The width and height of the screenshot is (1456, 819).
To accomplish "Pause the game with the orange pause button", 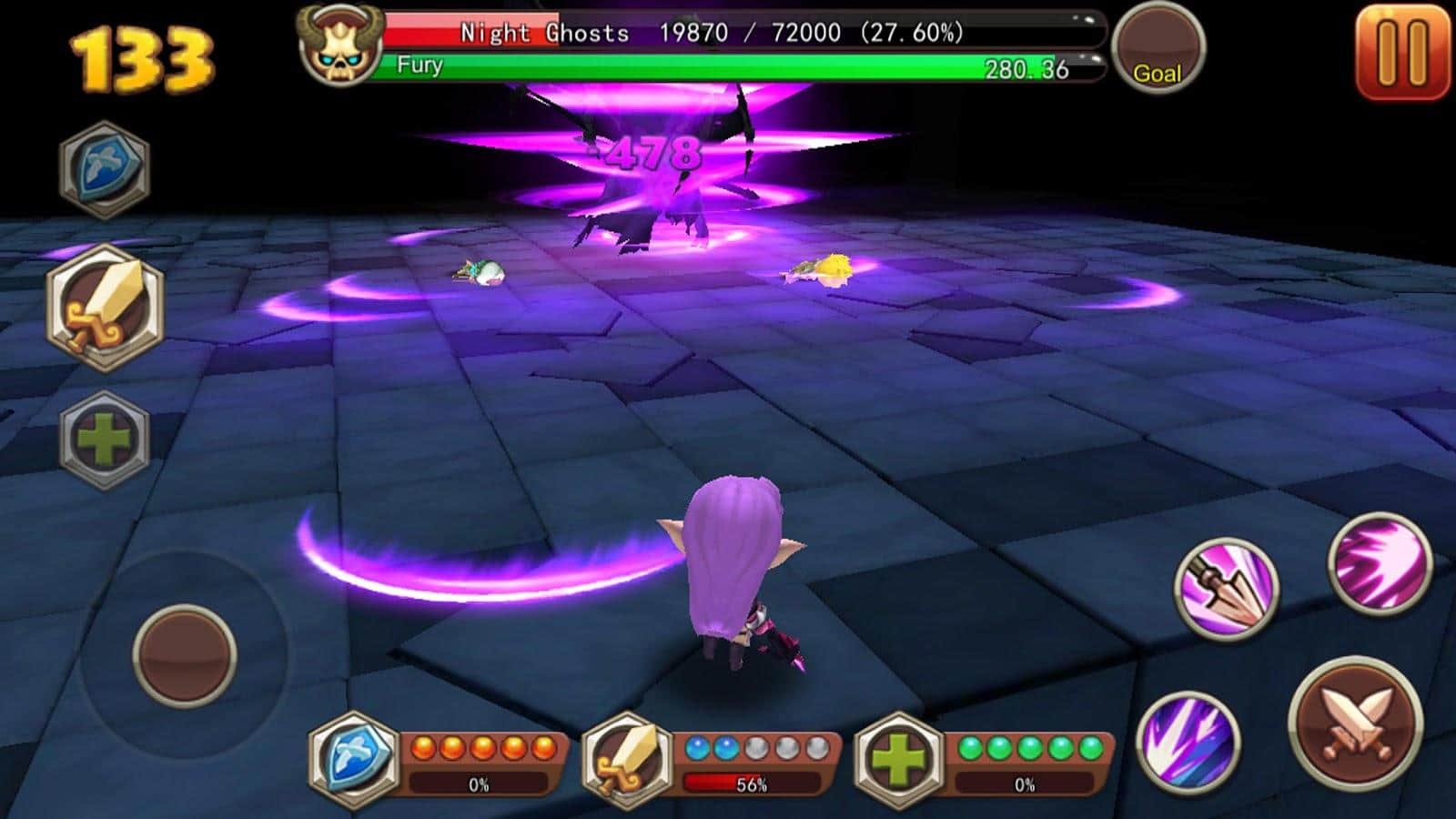I will (x=1401, y=51).
